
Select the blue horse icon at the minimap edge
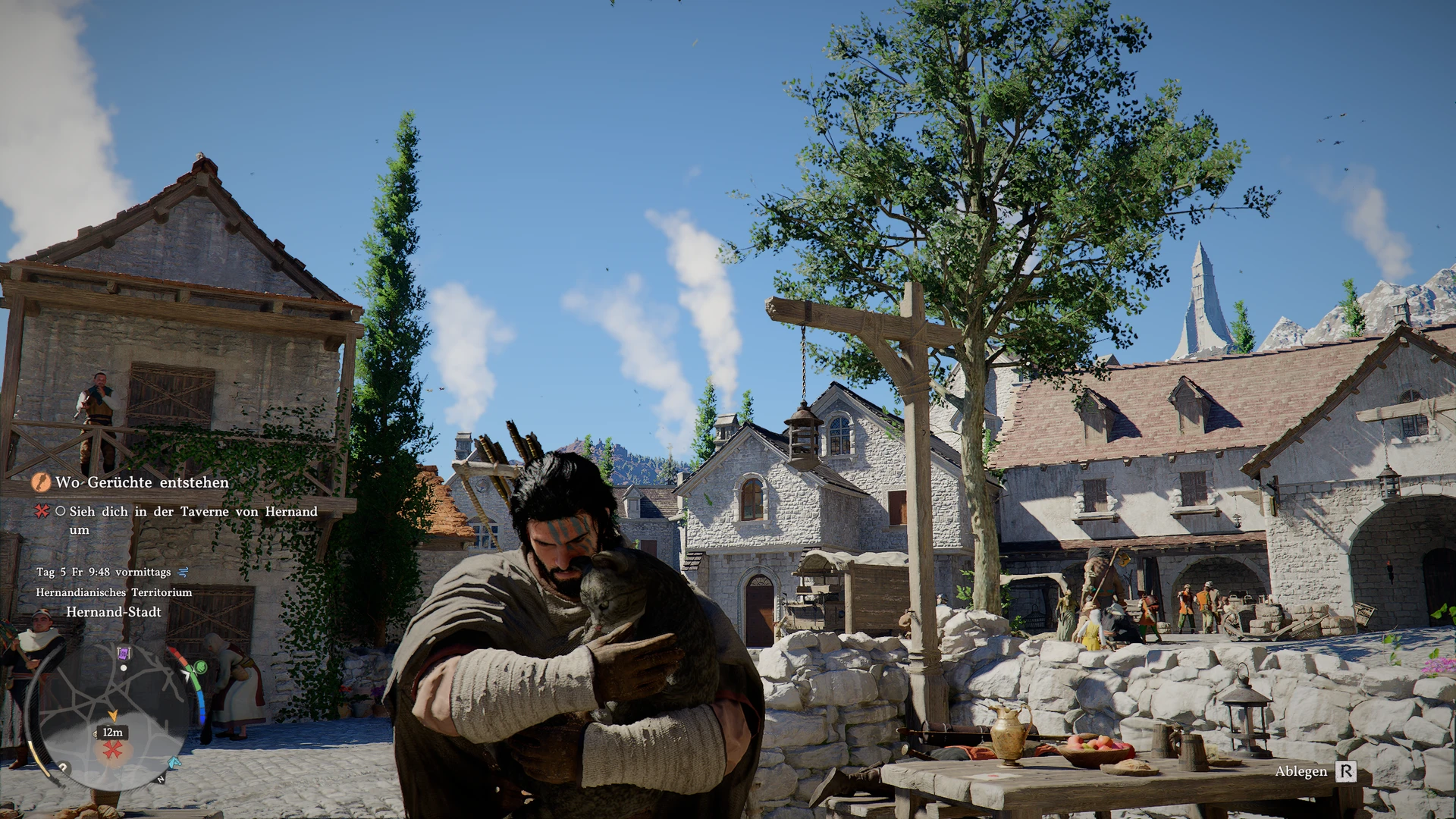pyautogui.click(x=174, y=762)
